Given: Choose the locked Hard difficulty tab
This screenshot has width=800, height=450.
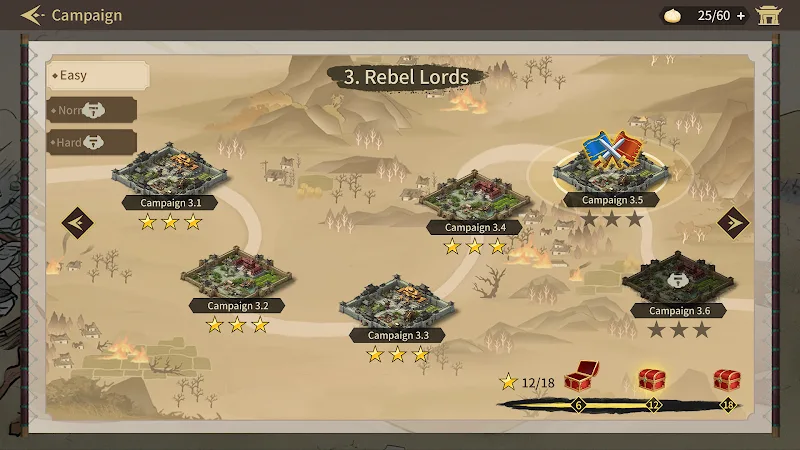Looking at the screenshot, I should [91, 142].
